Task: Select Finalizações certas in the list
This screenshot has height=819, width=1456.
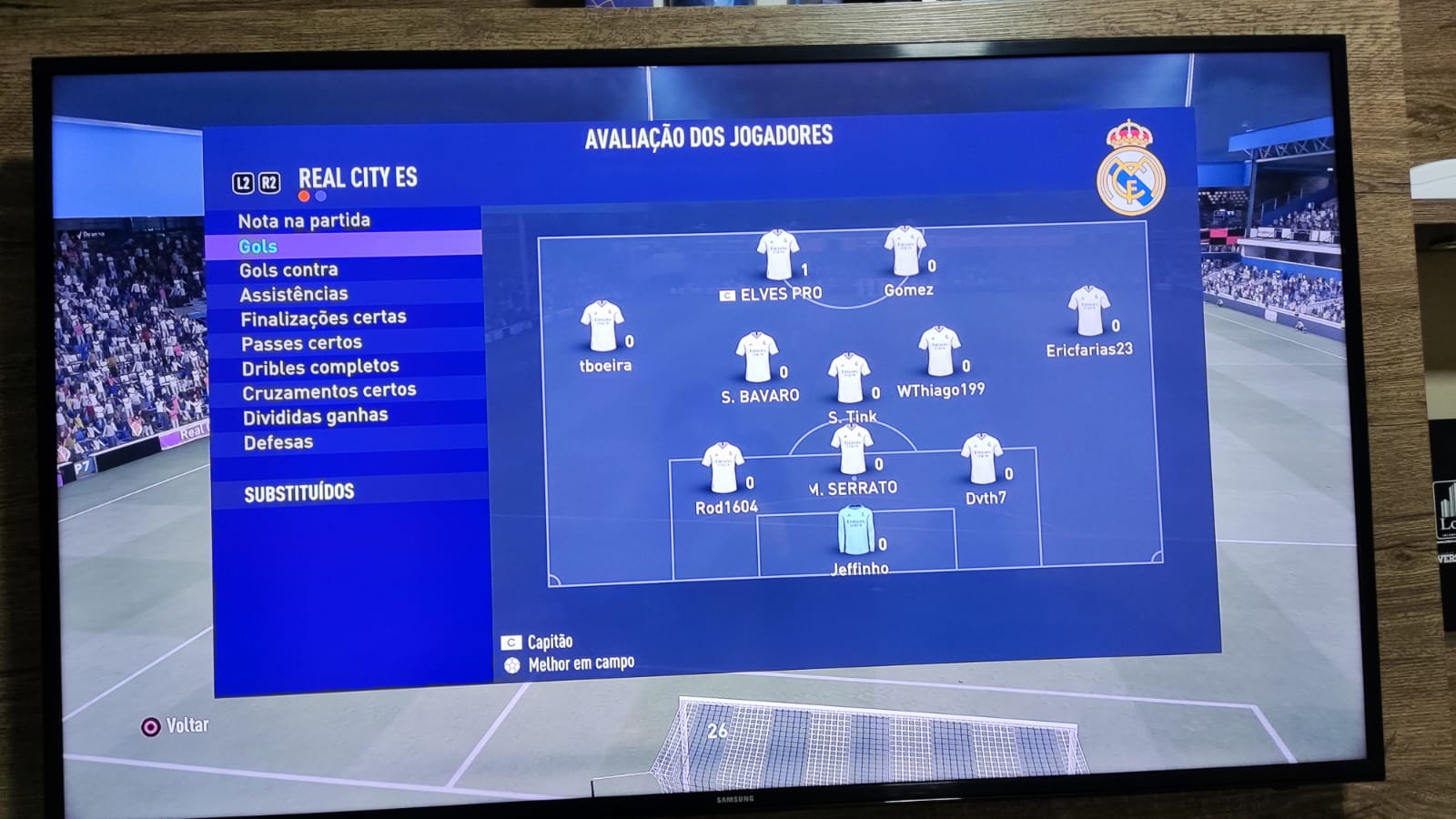Action: tap(323, 318)
